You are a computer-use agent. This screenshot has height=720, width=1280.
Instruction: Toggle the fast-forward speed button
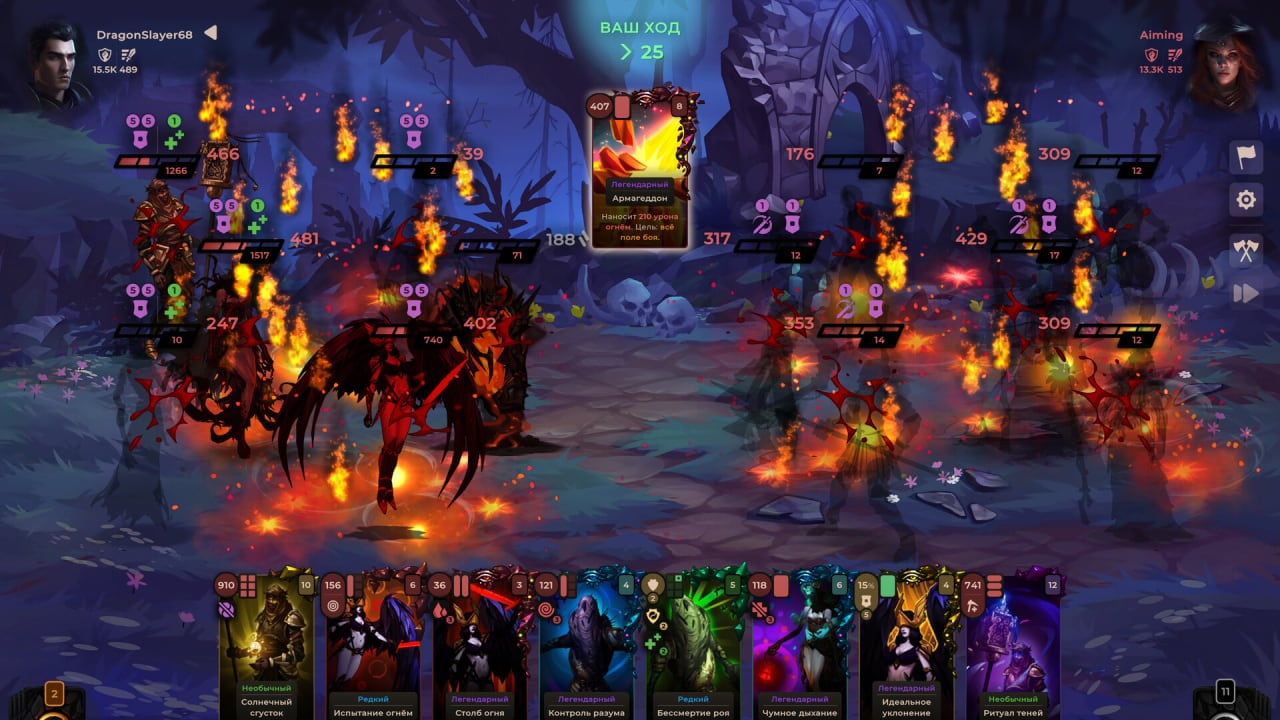[1246, 293]
